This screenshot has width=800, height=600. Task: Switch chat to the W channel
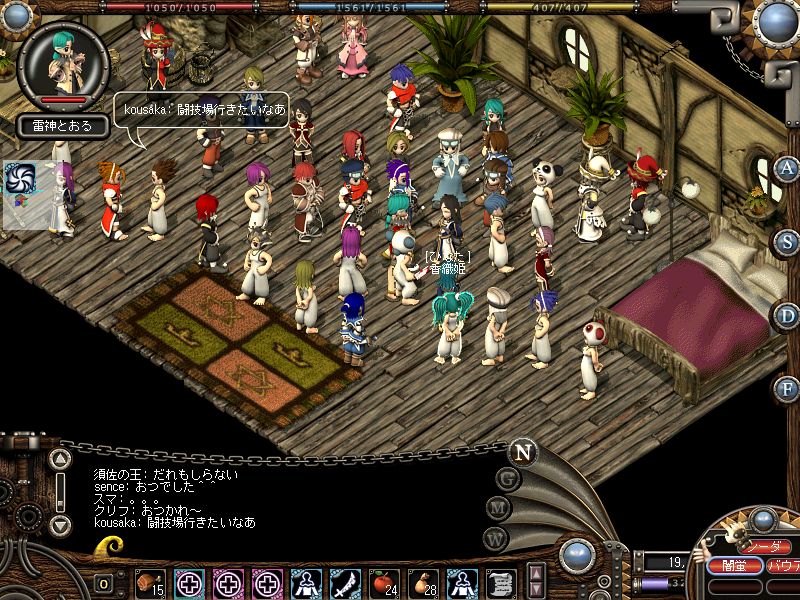click(495, 537)
